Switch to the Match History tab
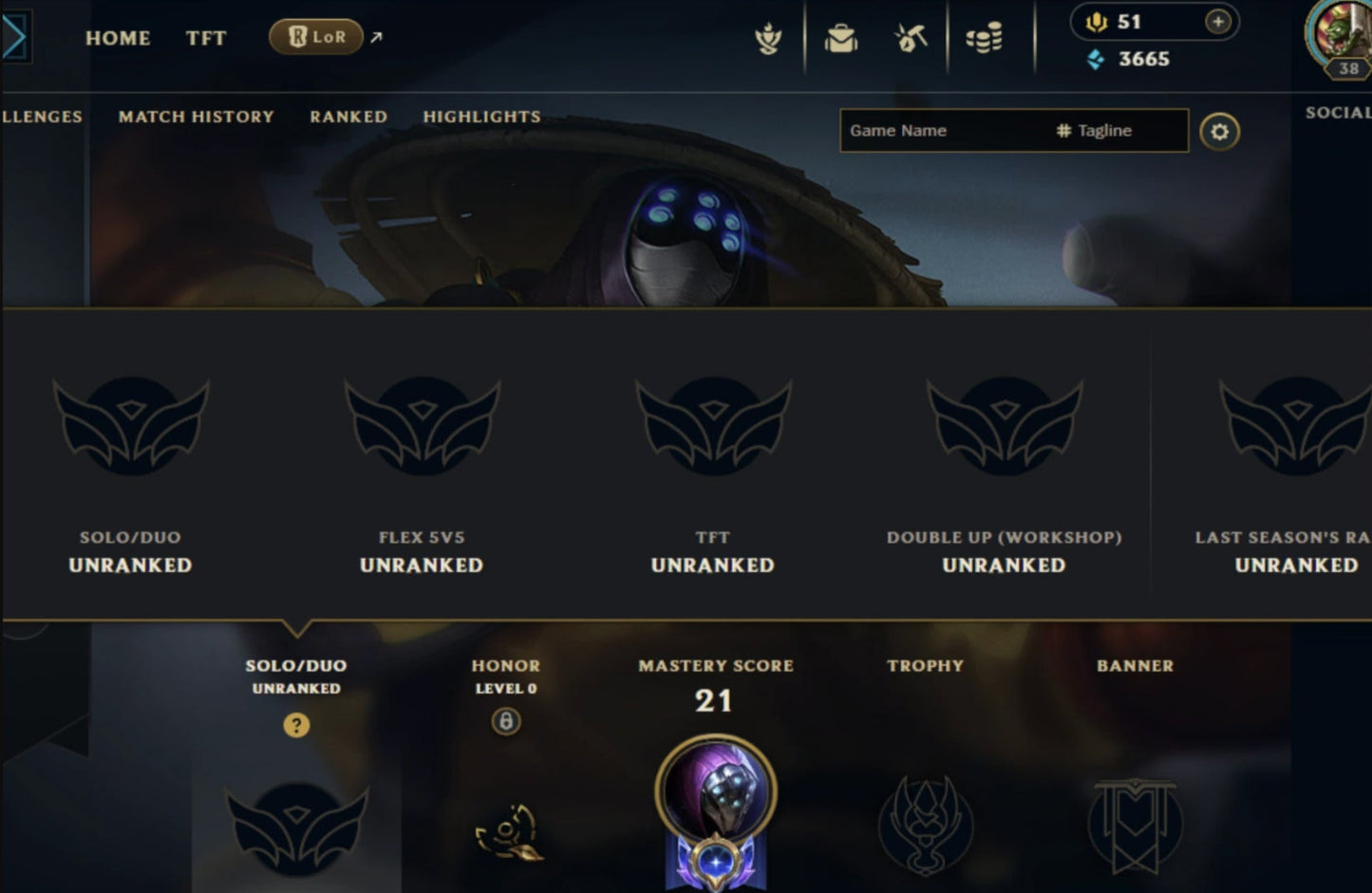 pos(195,116)
